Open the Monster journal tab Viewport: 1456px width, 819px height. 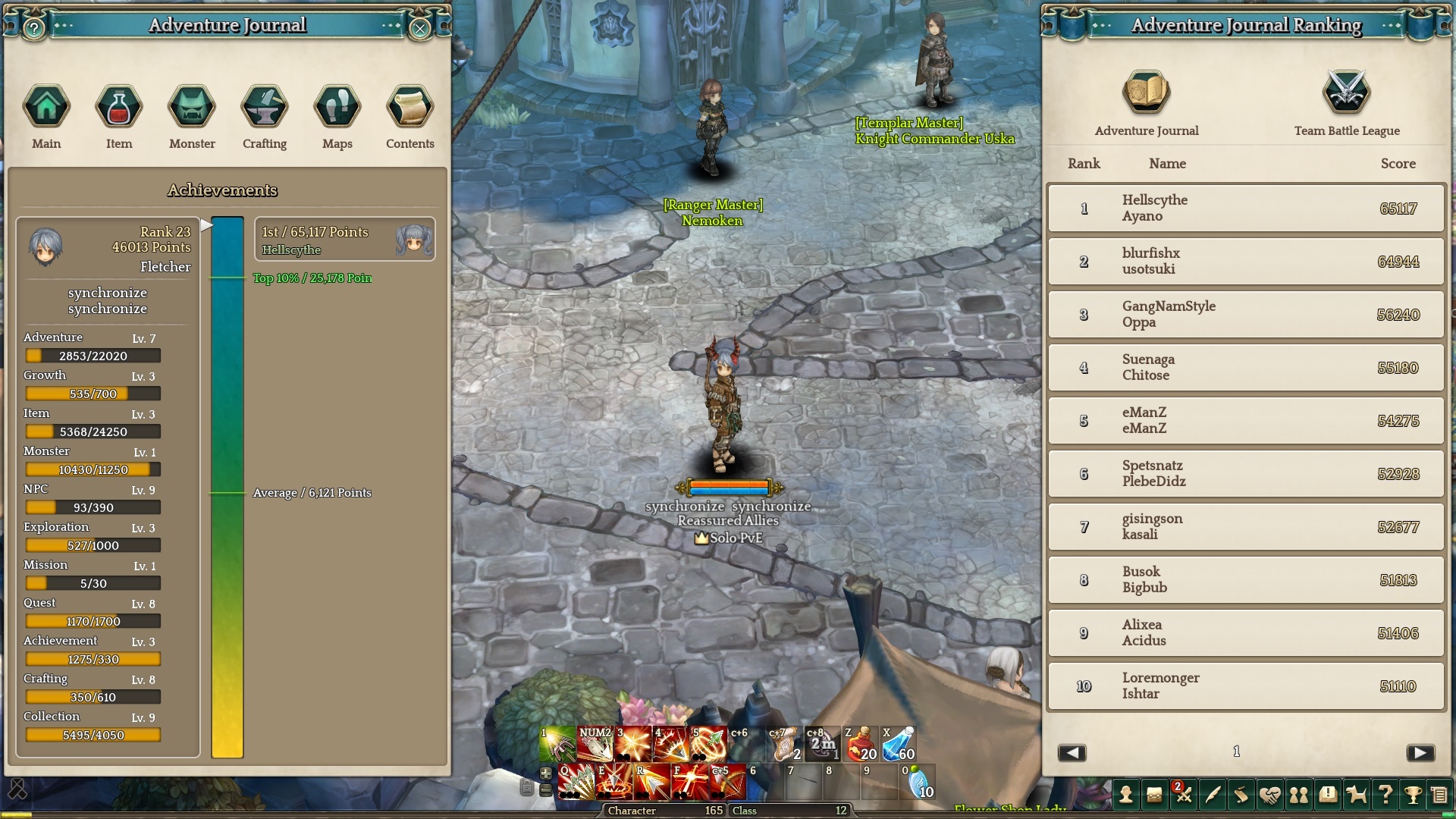point(192,107)
